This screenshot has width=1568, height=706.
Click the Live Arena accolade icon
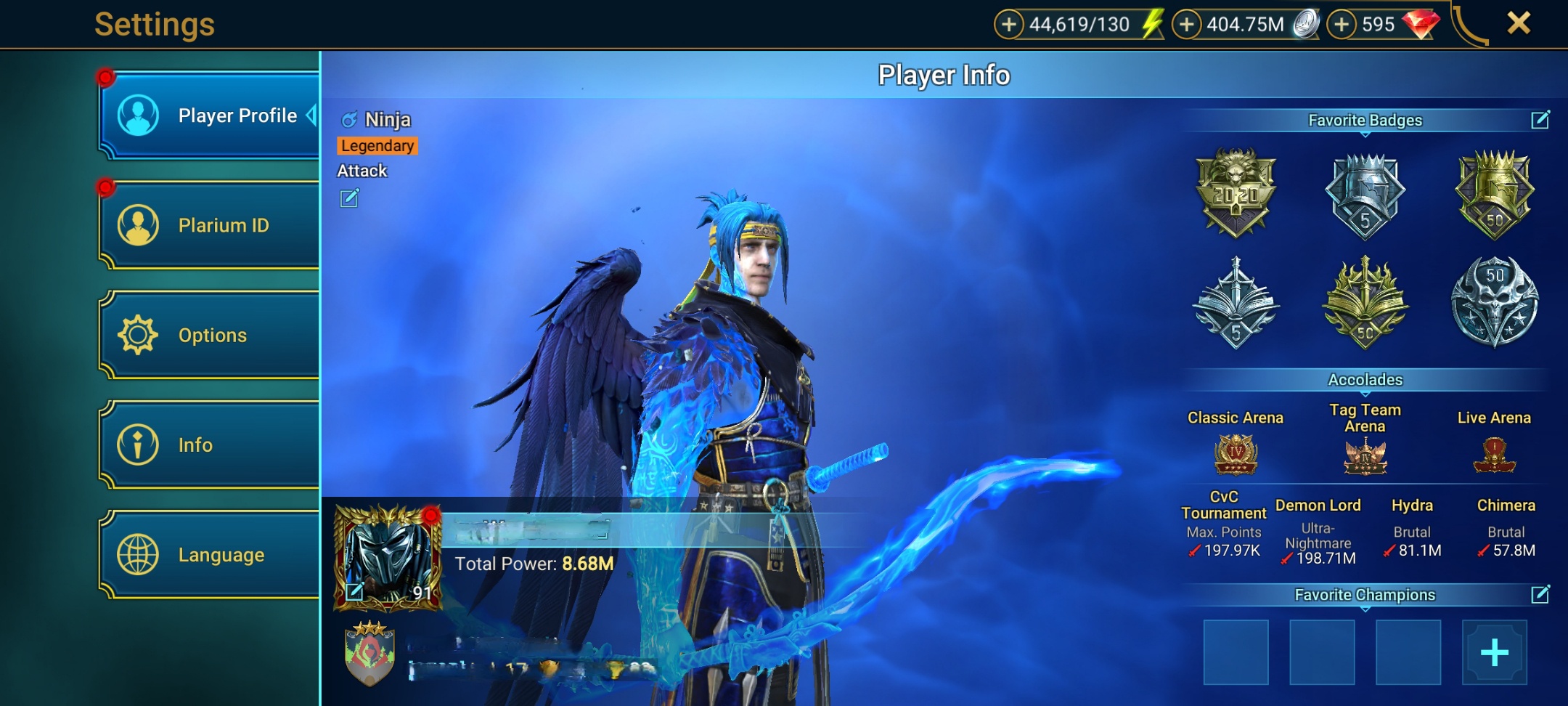pos(1494,454)
